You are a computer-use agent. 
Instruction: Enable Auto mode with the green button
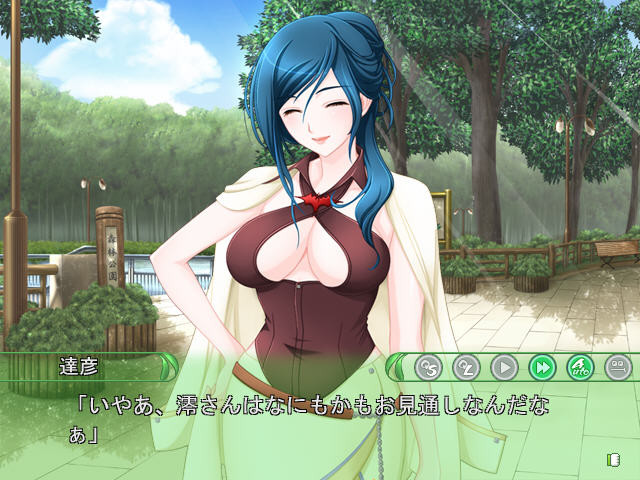pyautogui.click(x=580, y=367)
